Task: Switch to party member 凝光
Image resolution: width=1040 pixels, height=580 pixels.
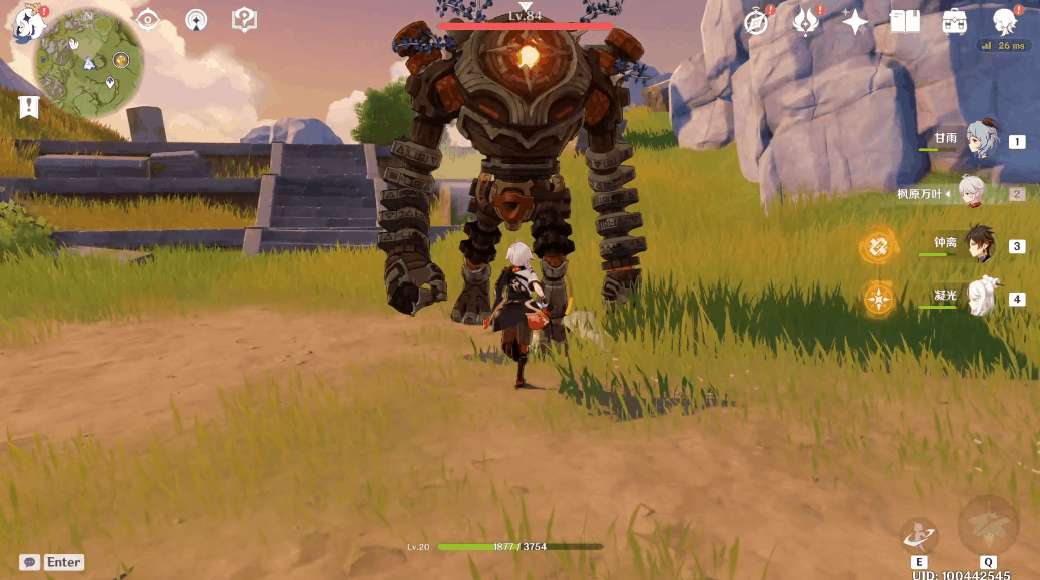Action: click(x=981, y=299)
